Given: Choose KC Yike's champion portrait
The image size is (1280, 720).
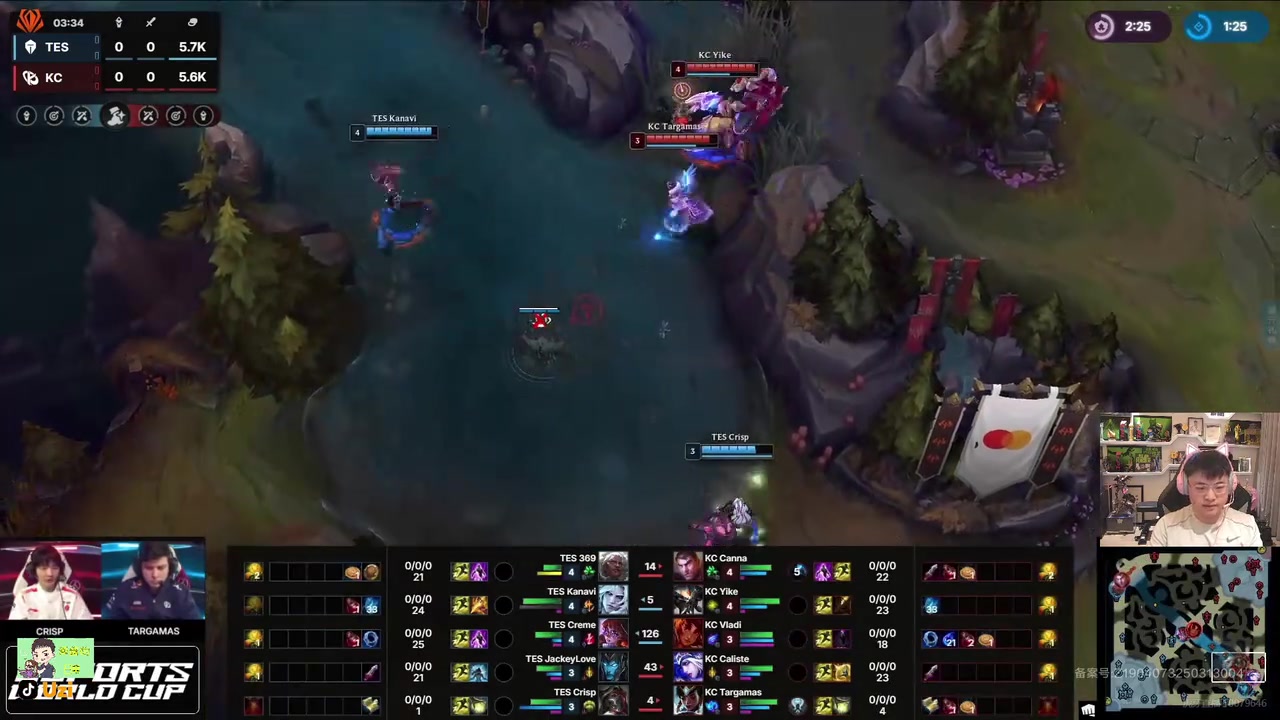Looking at the screenshot, I should [688, 600].
